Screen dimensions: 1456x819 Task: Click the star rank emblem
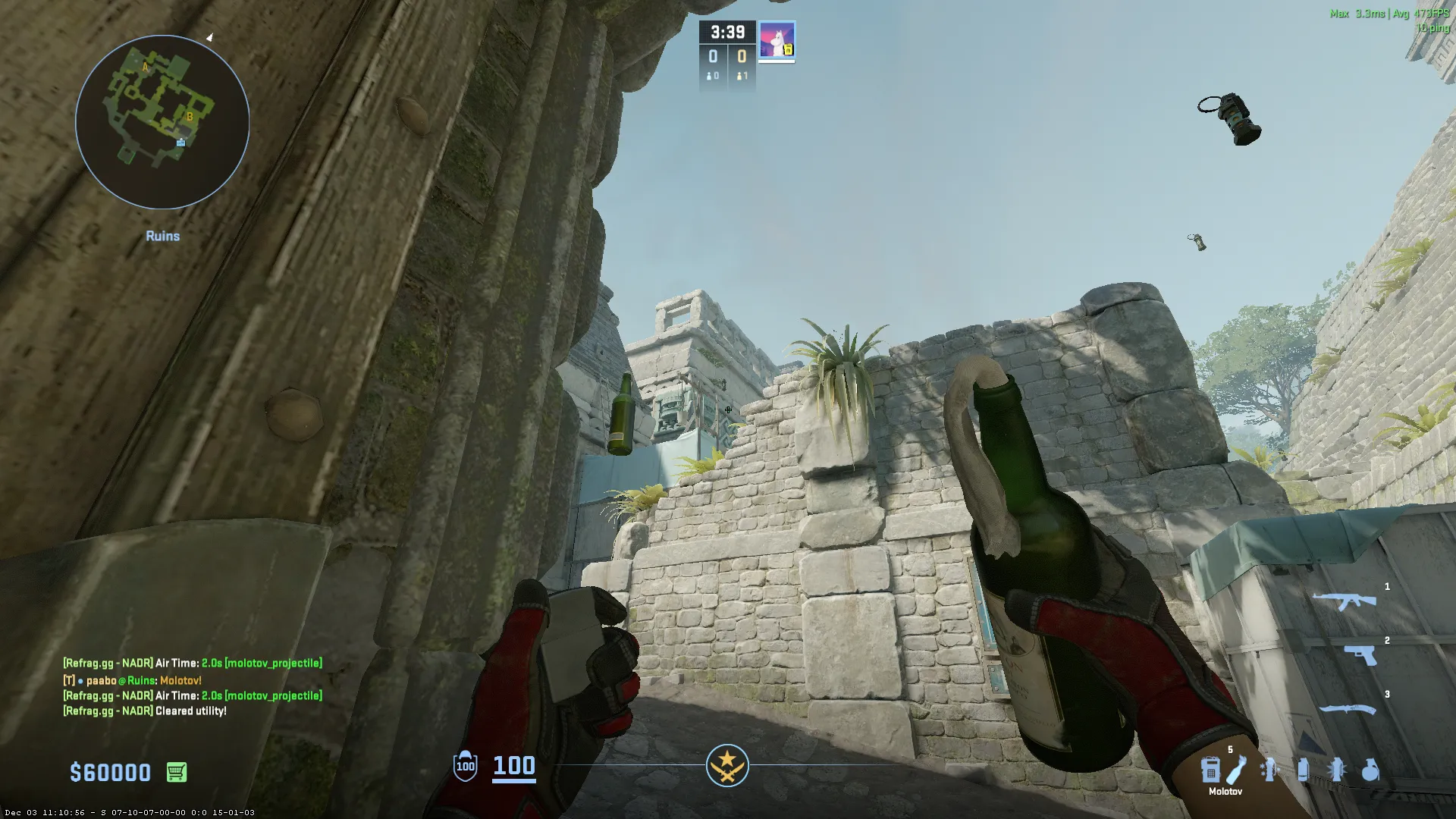(x=727, y=765)
